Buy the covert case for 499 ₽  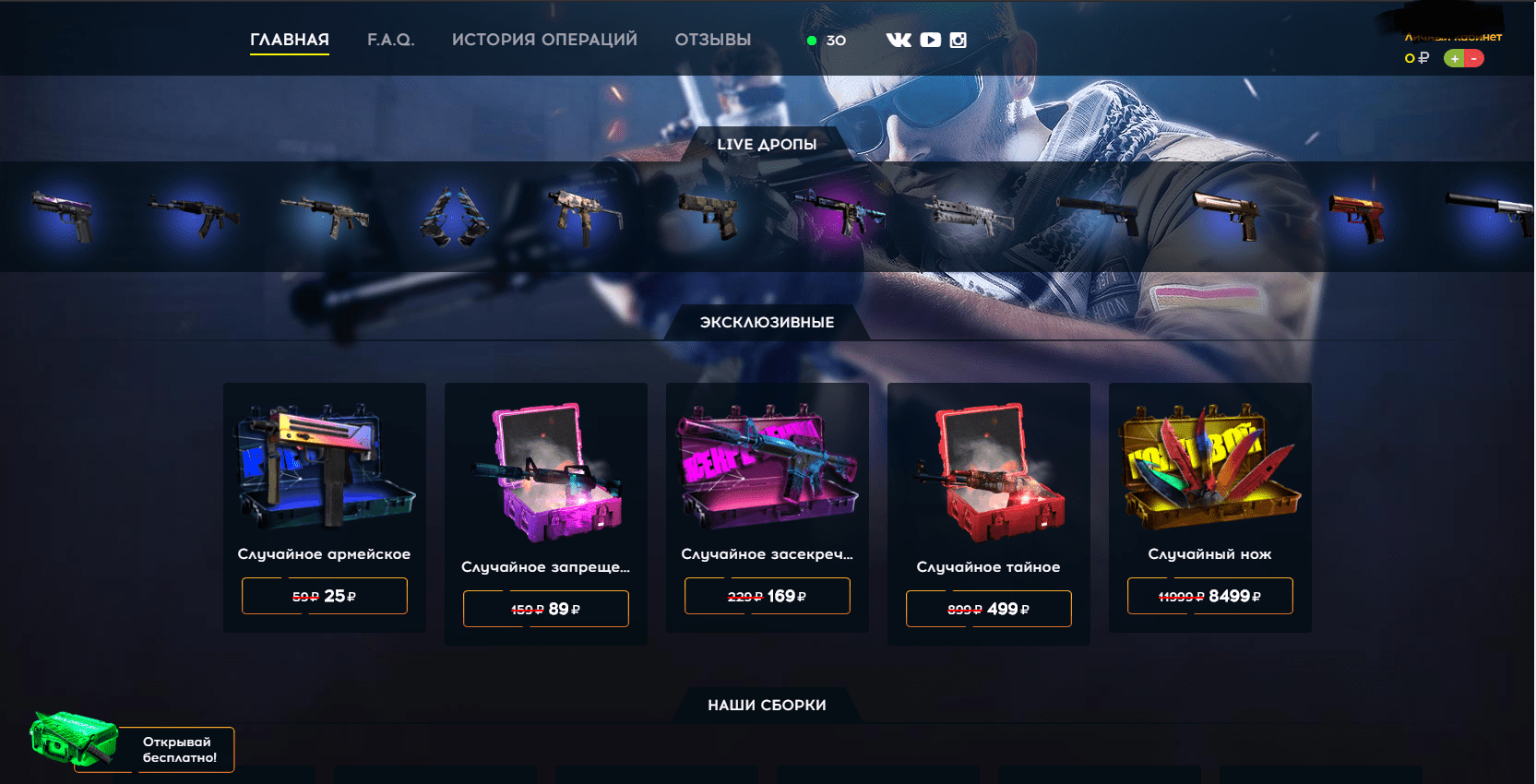988,609
